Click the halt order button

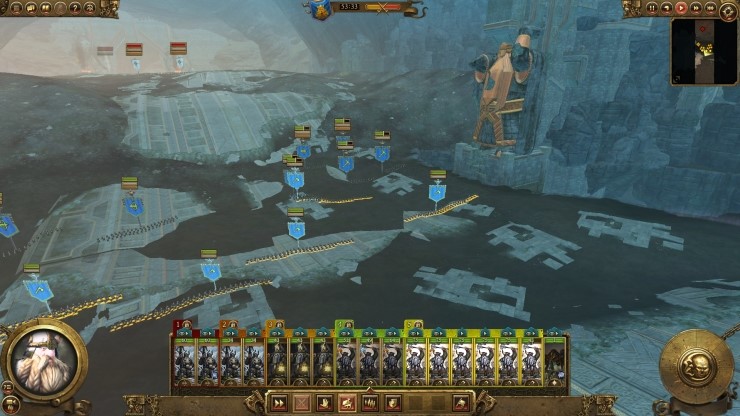301,403
